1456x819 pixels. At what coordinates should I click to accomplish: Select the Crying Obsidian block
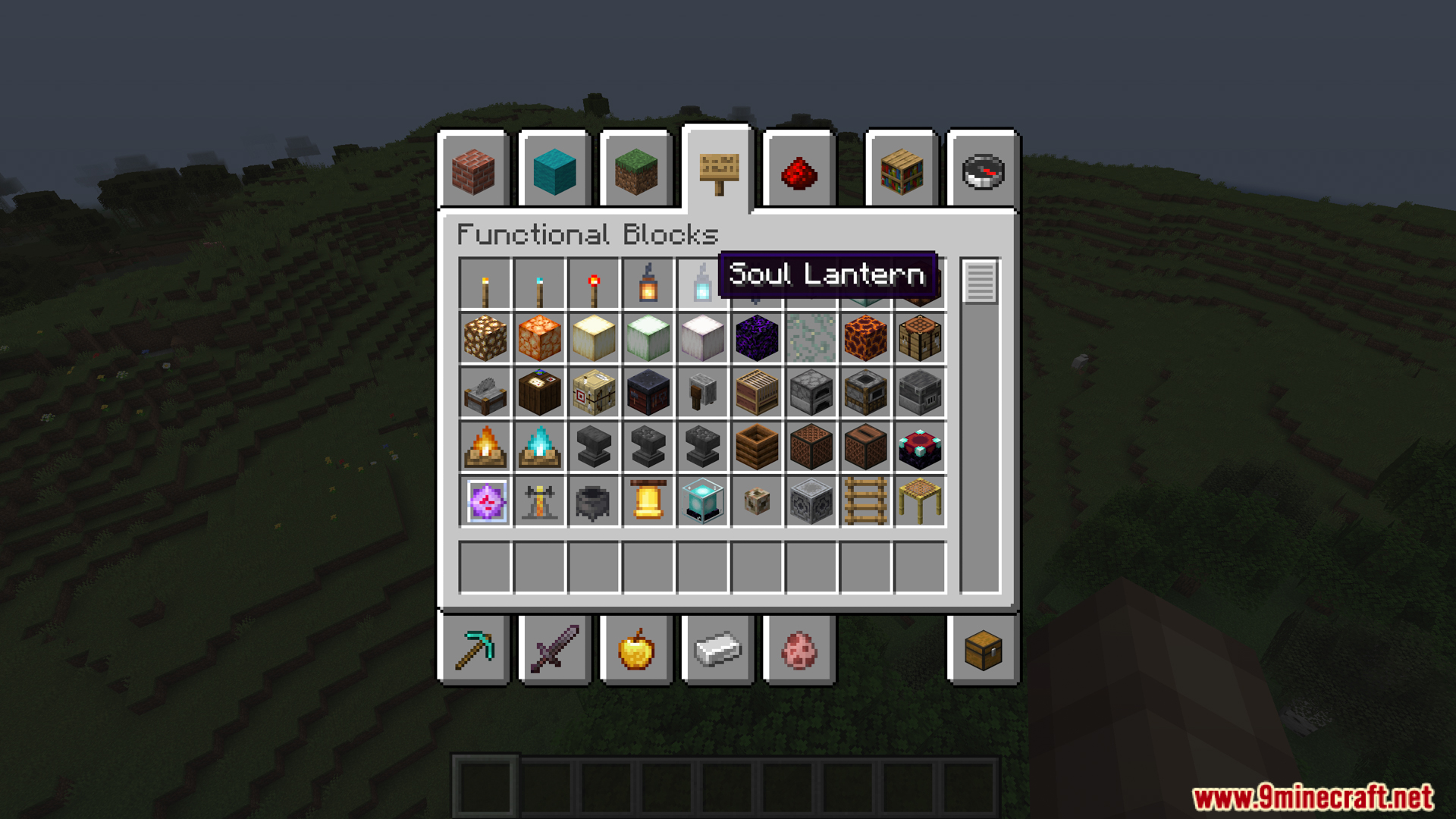point(758,339)
